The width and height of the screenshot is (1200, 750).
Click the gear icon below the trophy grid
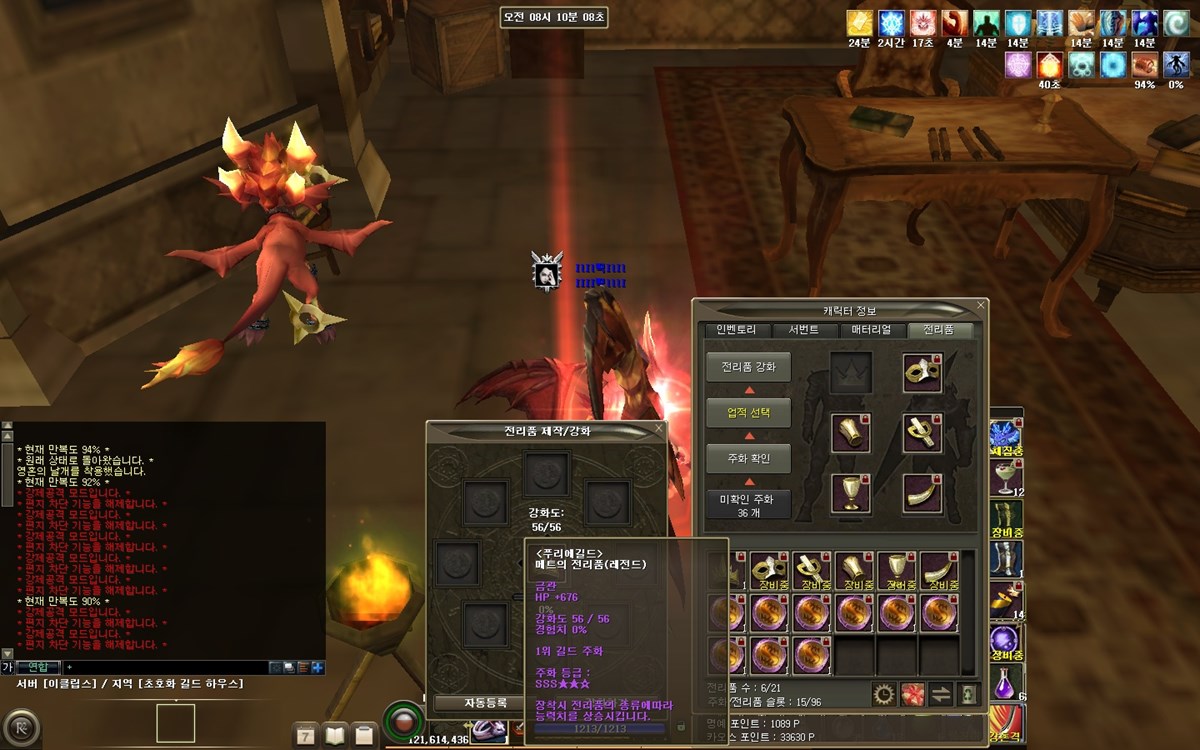(883, 694)
